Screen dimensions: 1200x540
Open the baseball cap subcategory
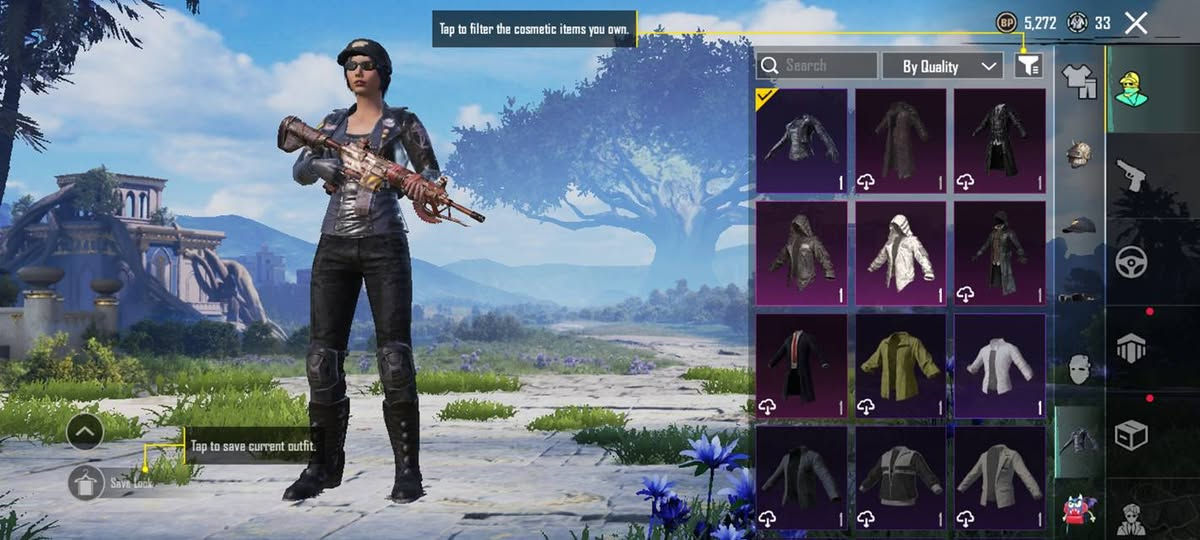[x=1078, y=226]
